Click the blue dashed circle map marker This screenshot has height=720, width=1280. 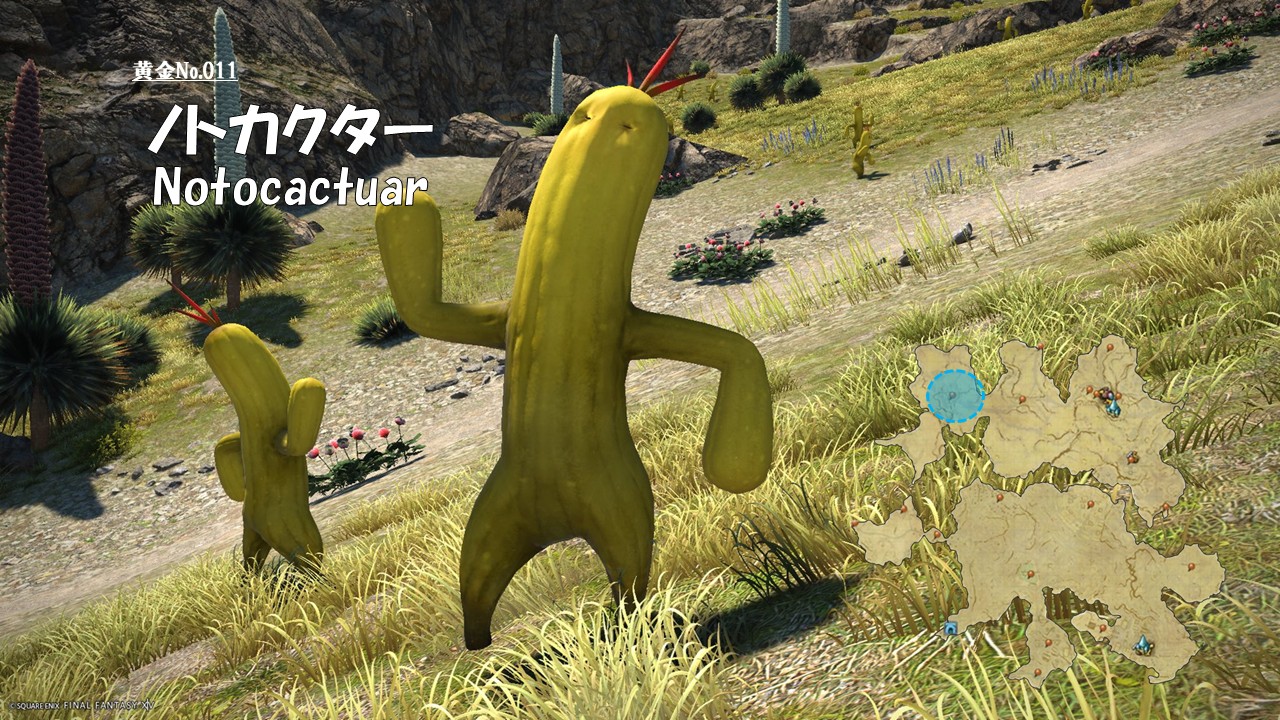point(955,396)
